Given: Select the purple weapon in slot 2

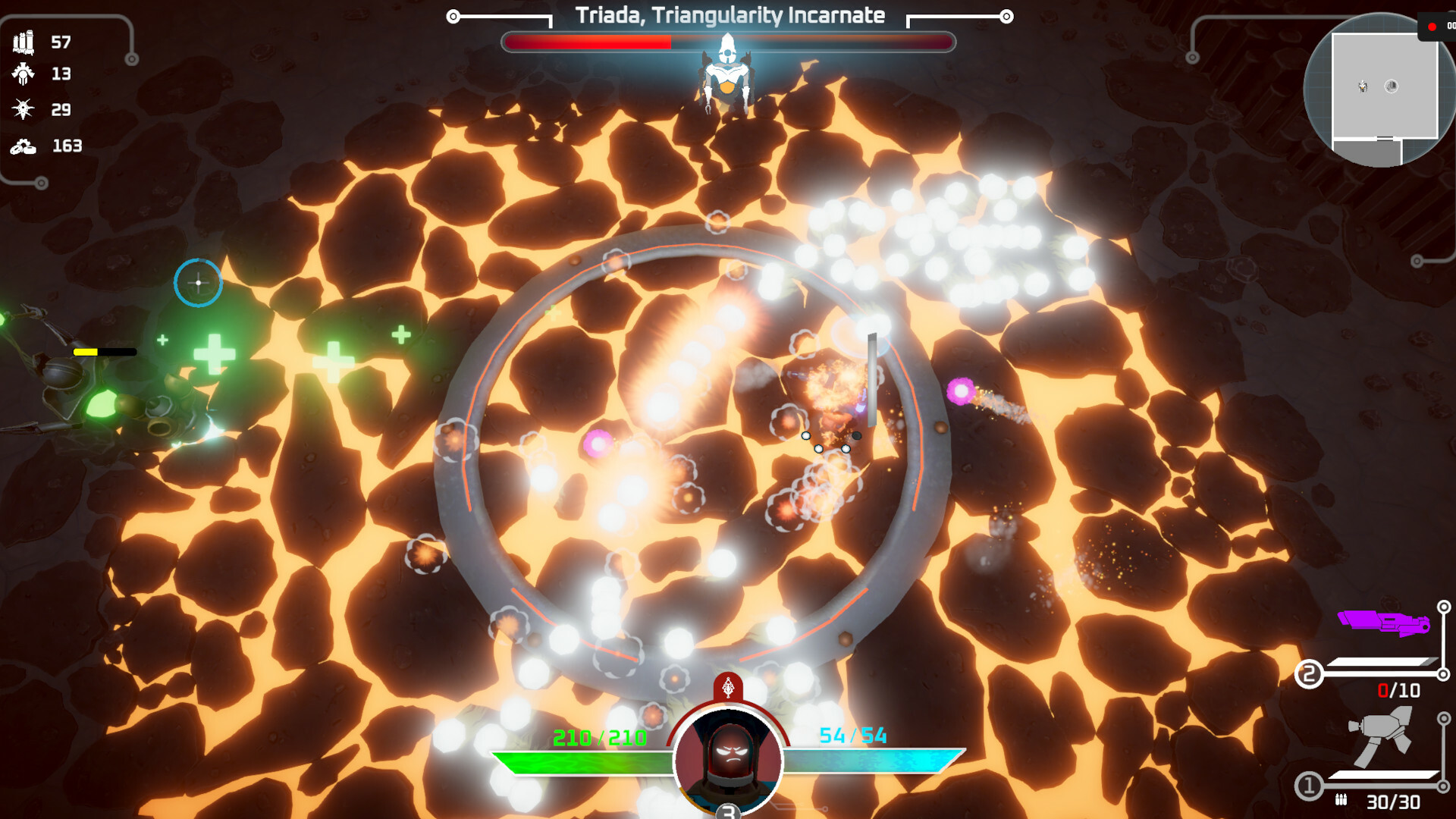Looking at the screenshot, I should pyautogui.click(x=1384, y=623).
